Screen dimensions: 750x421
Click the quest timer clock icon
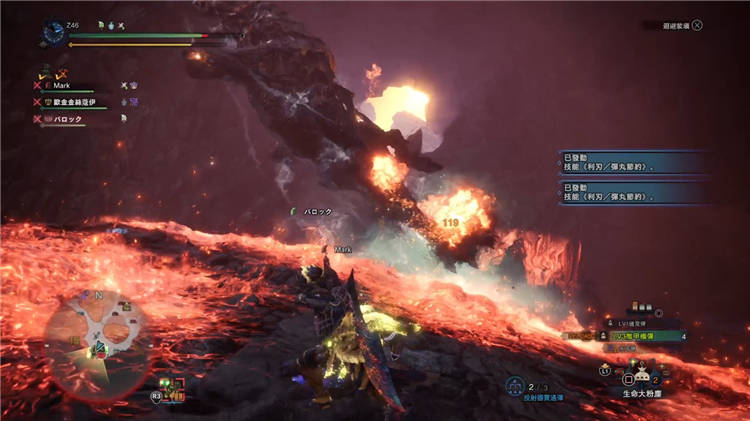[54, 32]
